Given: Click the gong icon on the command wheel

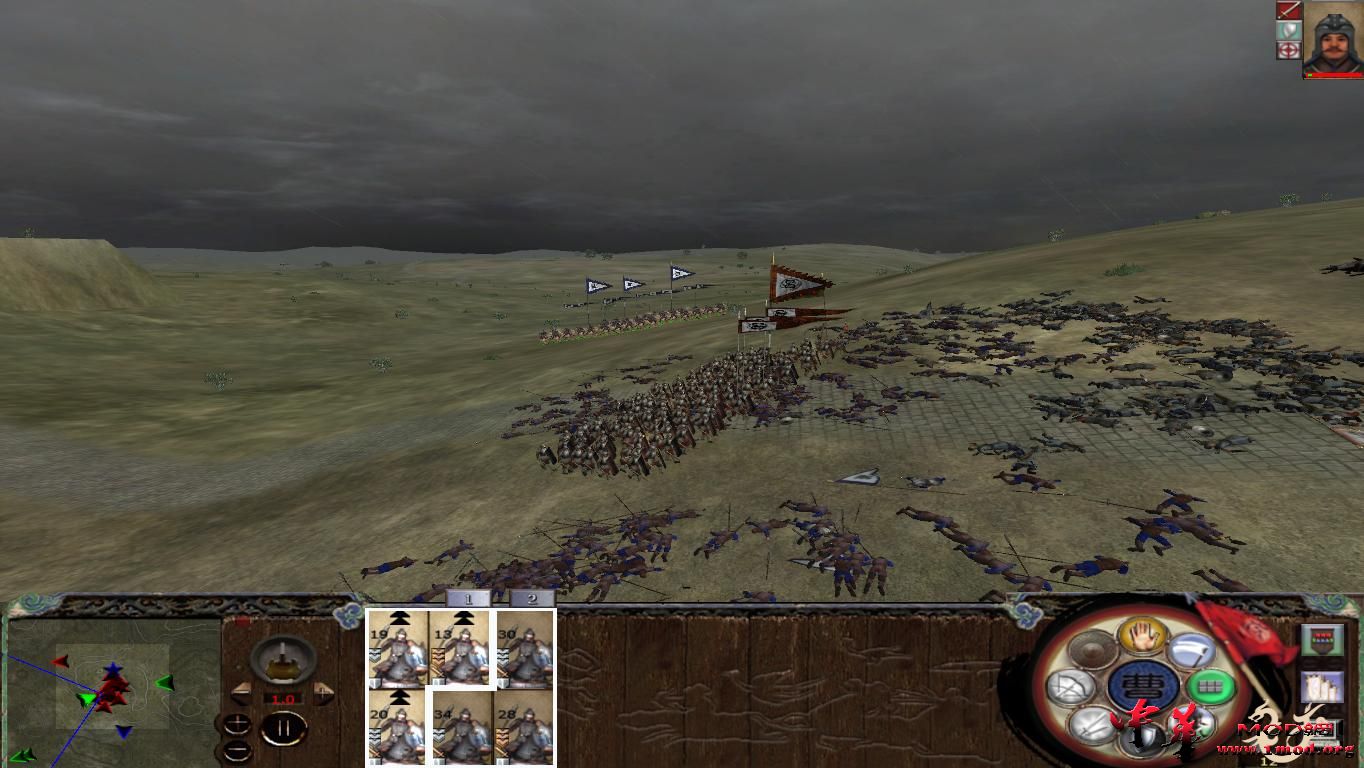Looking at the screenshot, I should pos(1091,647).
